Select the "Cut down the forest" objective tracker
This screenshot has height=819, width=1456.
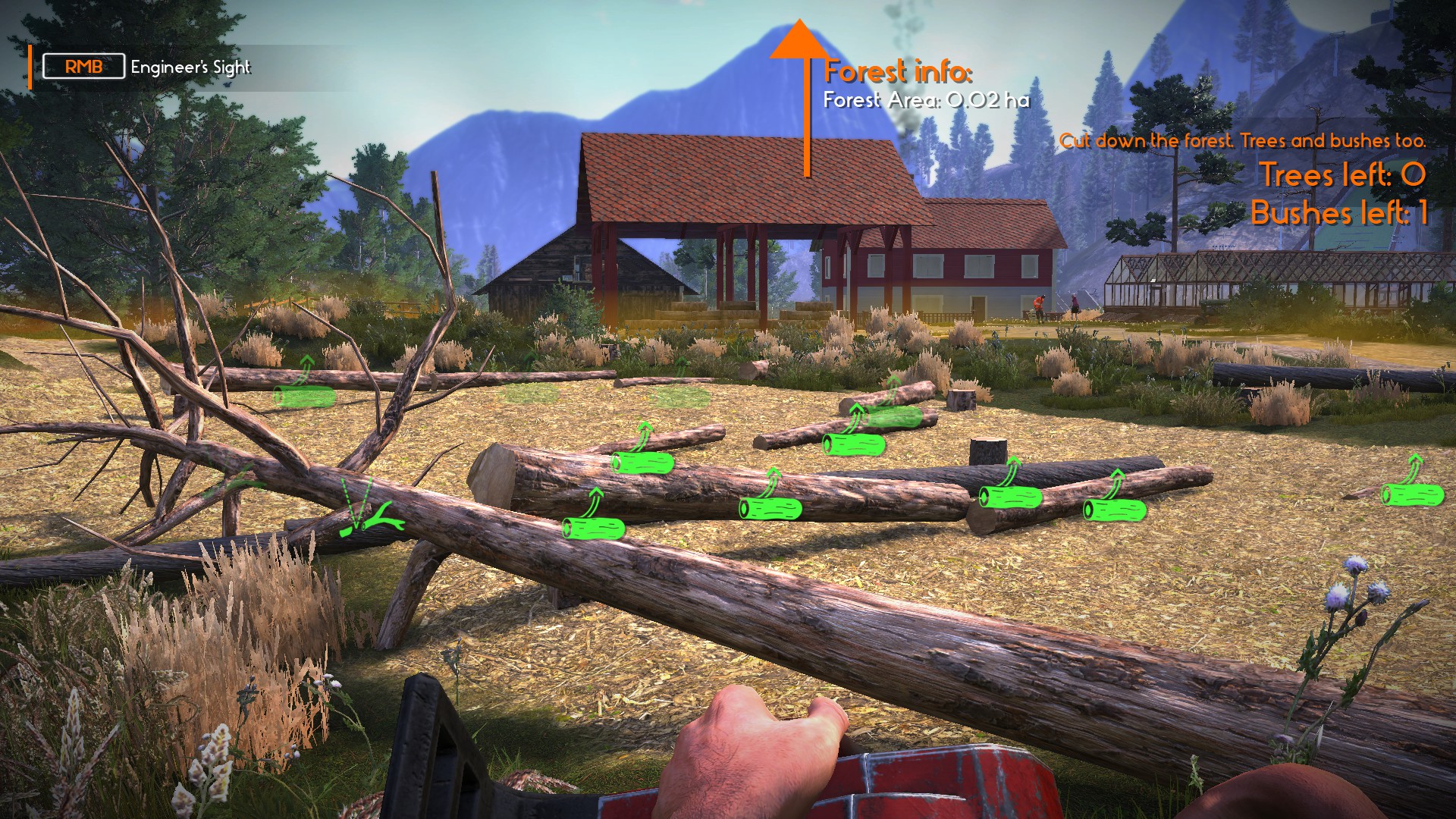1241,141
